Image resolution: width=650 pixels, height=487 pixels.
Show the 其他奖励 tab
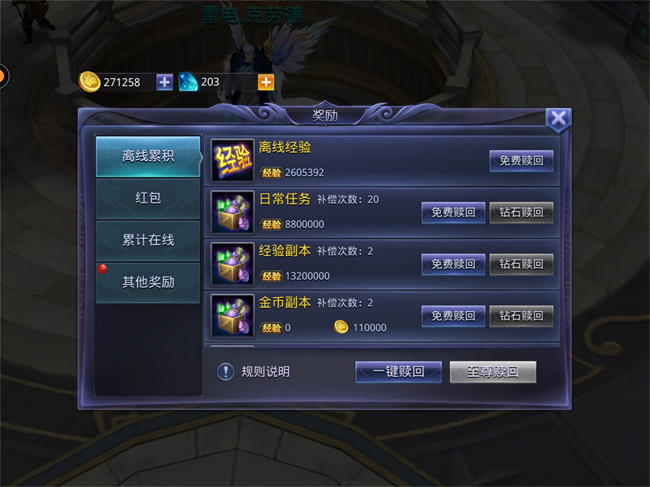pyautogui.click(x=148, y=282)
